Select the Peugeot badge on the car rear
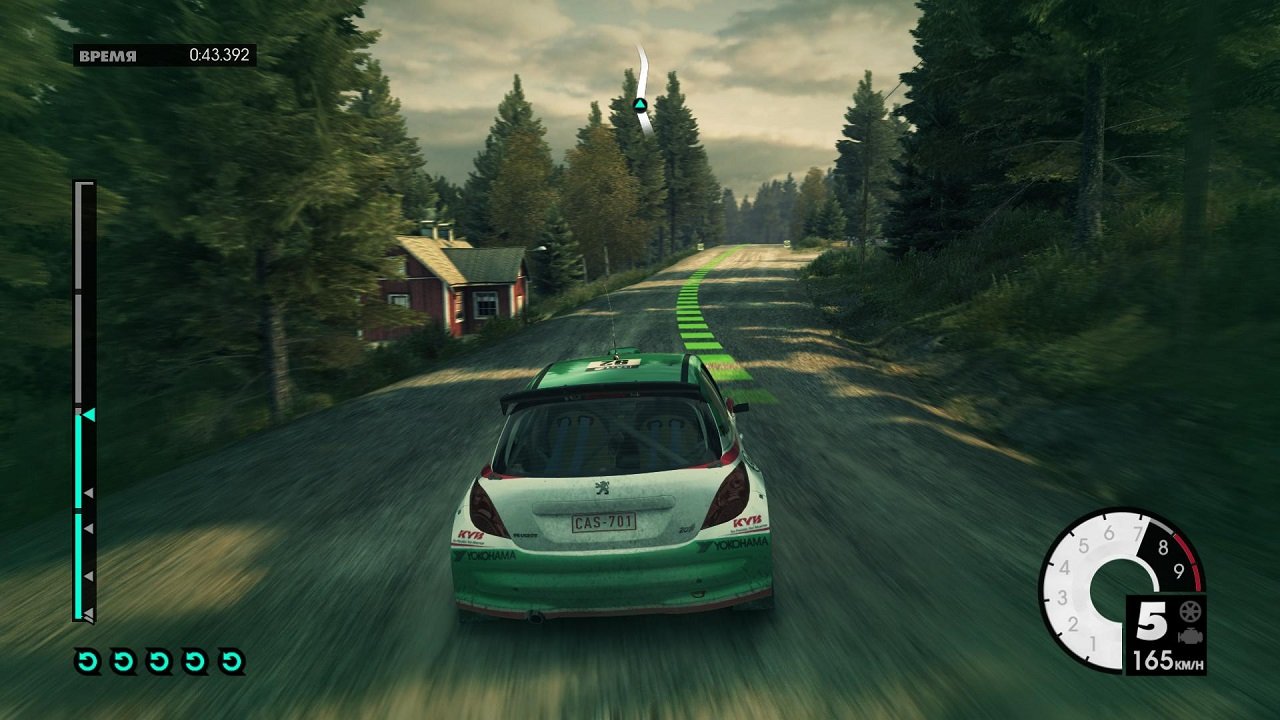This screenshot has height=720, width=1280. (600, 487)
